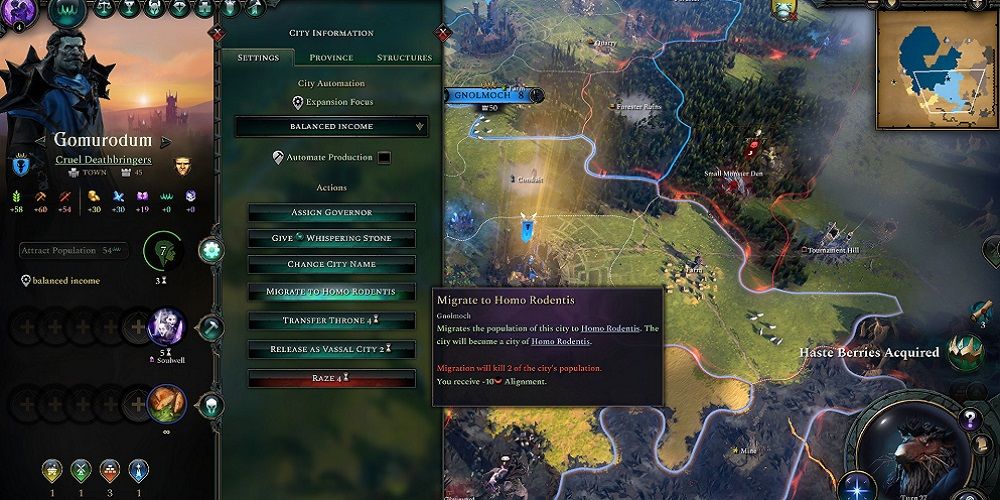The height and width of the screenshot is (500, 1000).
Task: Toggle the Automate Production checkbox
Action: click(x=384, y=157)
